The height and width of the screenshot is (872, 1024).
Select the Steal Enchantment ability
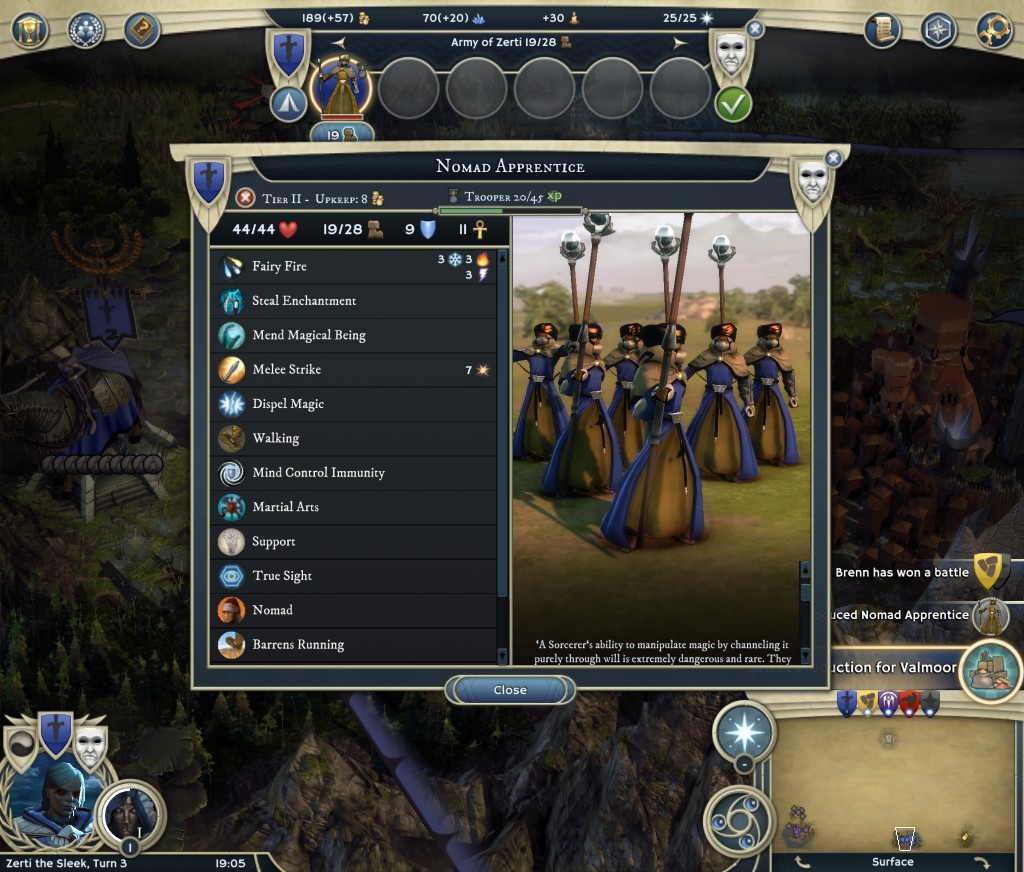(x=355, y=301)
